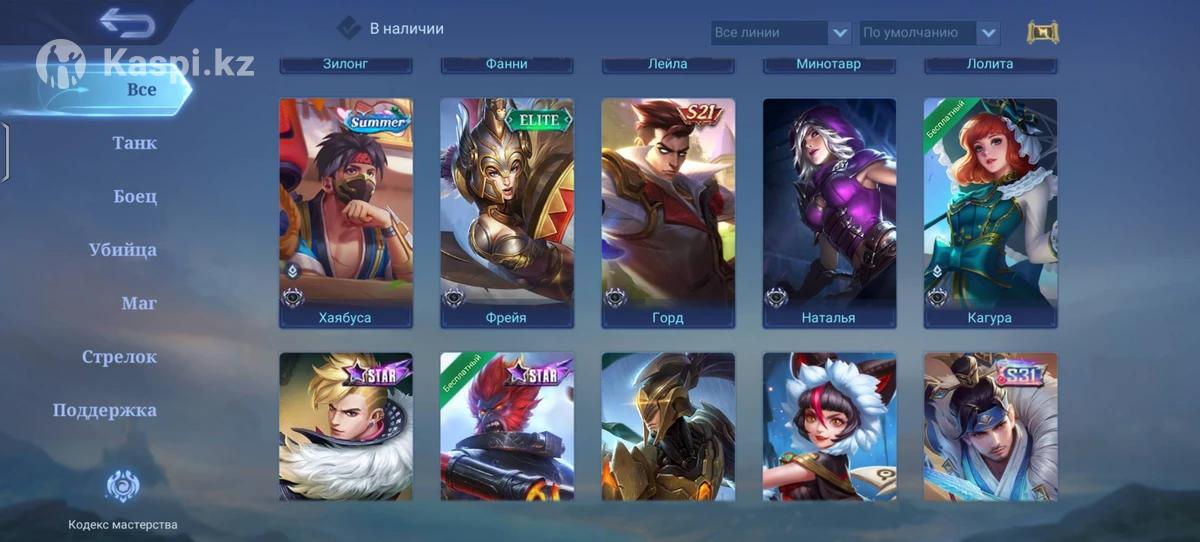Image resolution: width=1200 pixels, height=542 pixels.
Task: Select the Кагура hero card
Action: [x=990, y=212]
